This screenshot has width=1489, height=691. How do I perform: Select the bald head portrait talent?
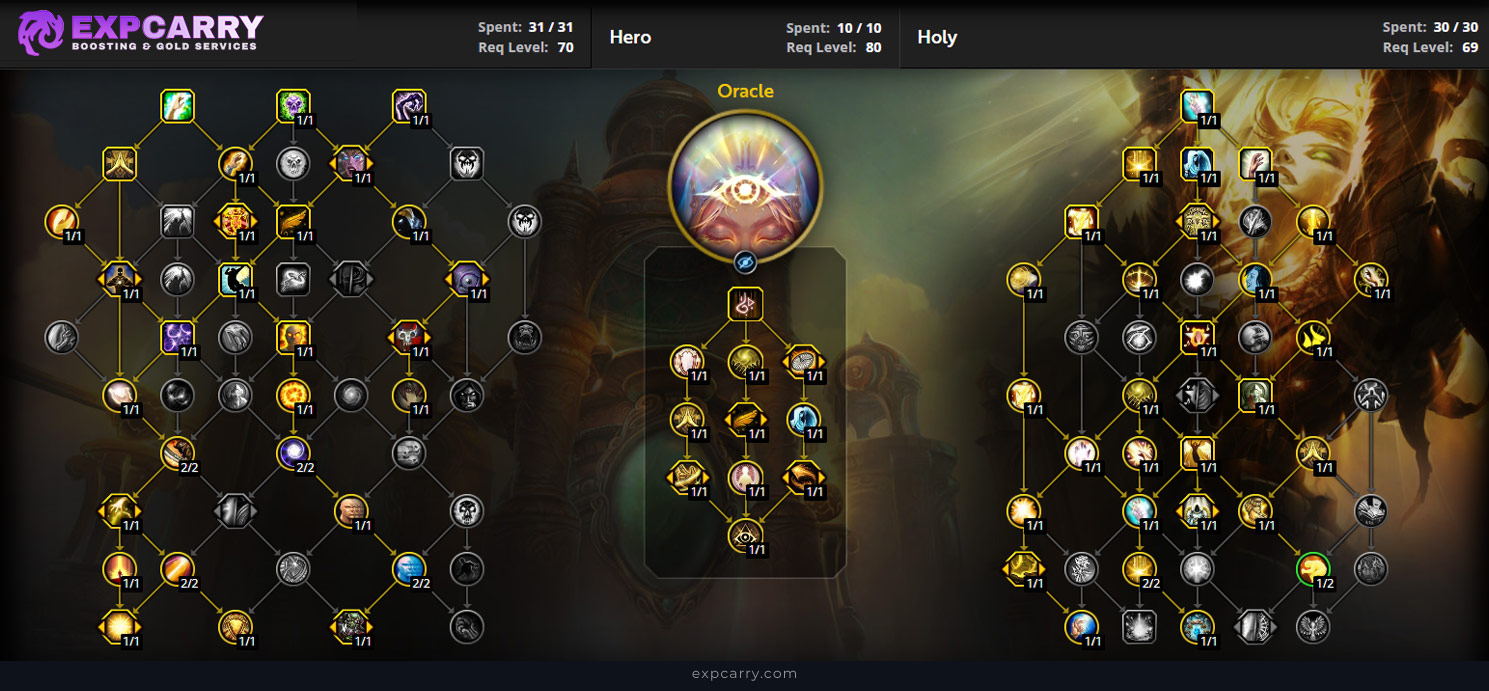(351, 511)
